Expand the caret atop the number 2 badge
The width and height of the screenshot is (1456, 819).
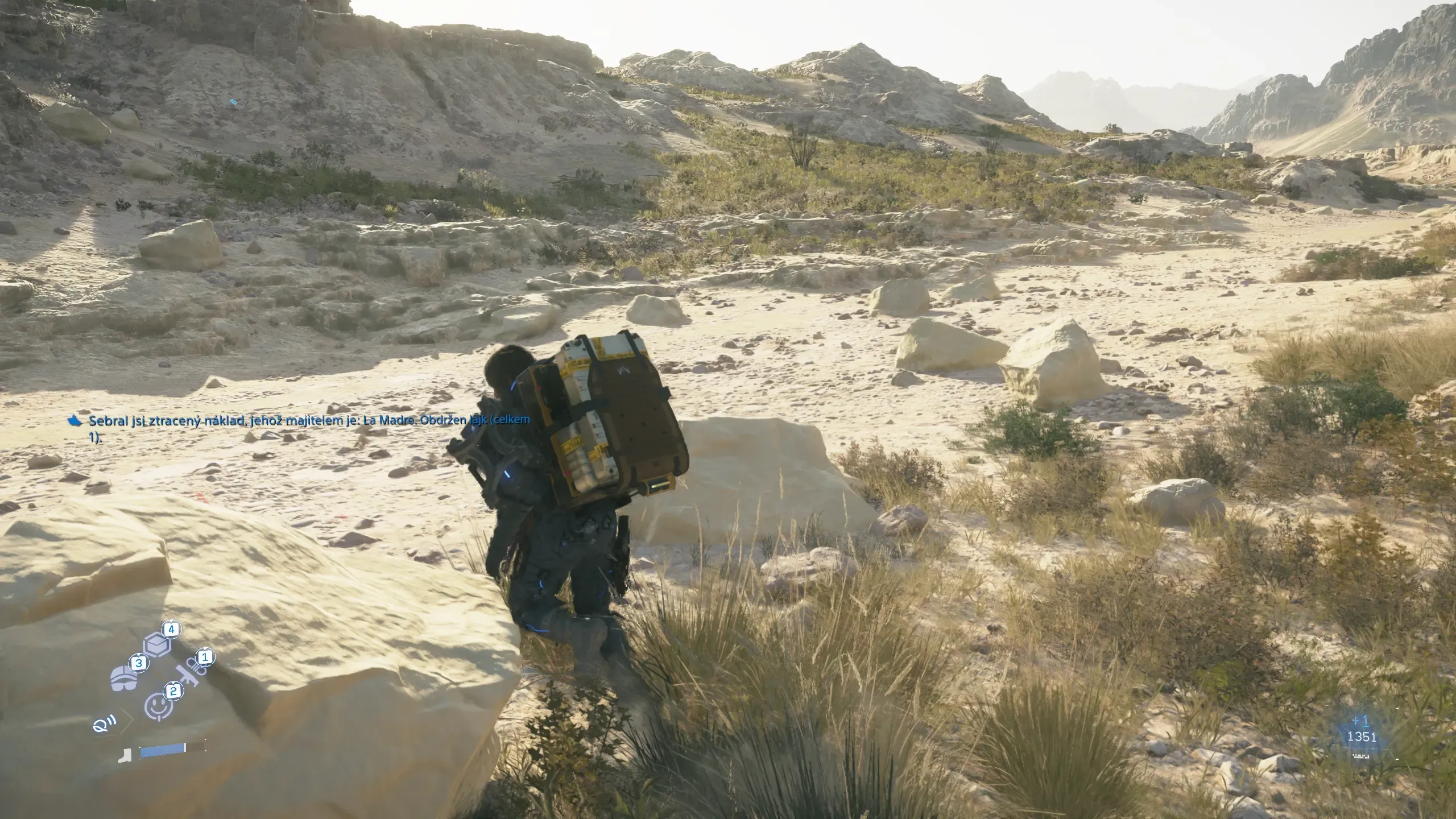click(173, 684)
